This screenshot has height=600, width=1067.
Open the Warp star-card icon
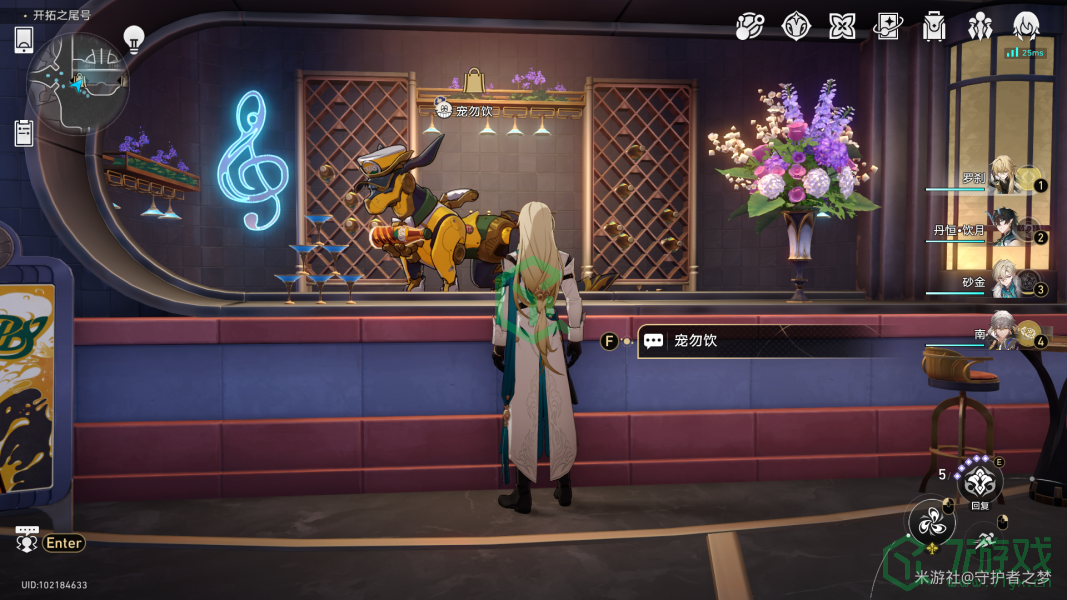(x=888, y=27)
